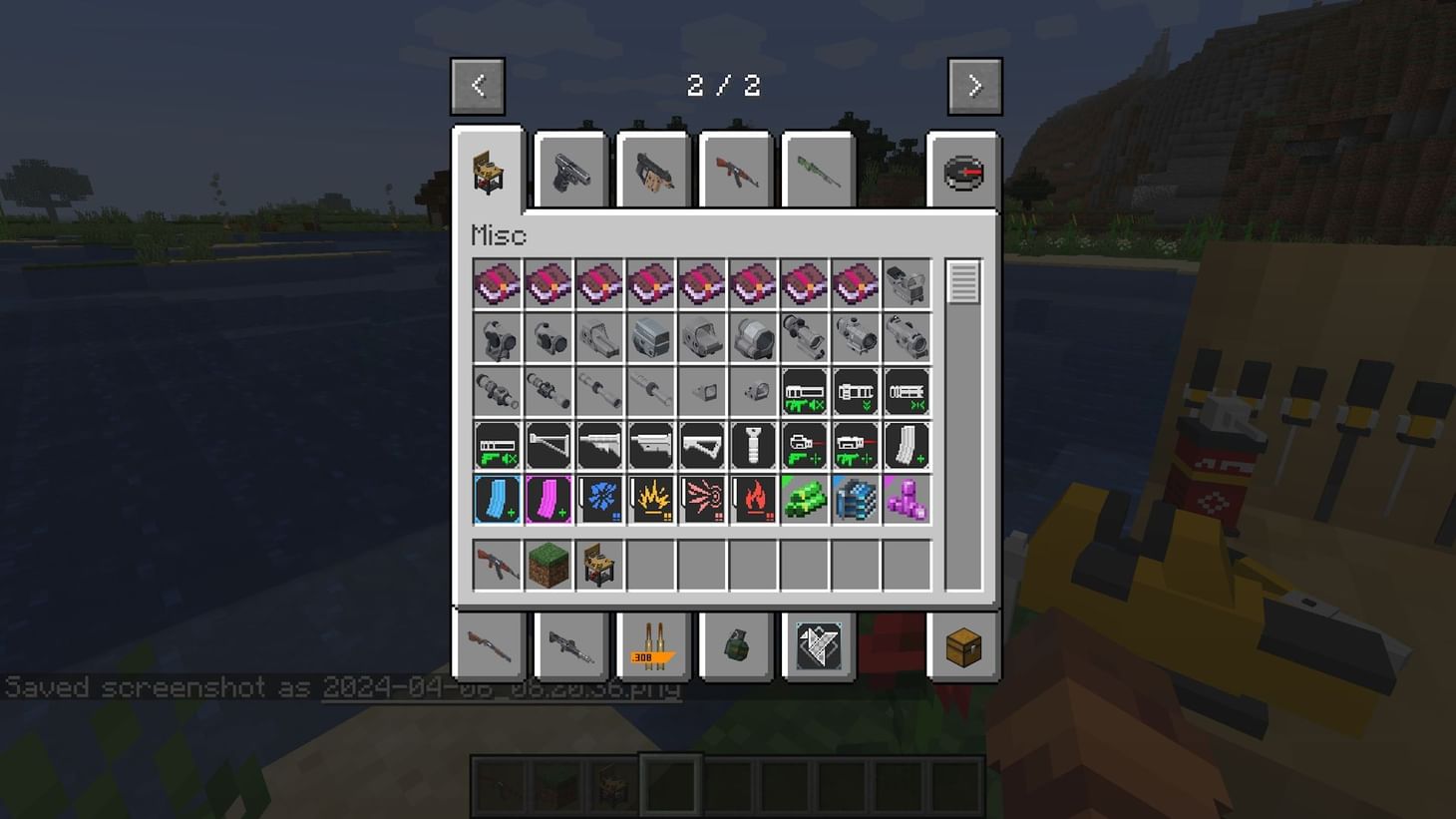Pick the AK-47 from the inventory row

(x=497, y=565)
